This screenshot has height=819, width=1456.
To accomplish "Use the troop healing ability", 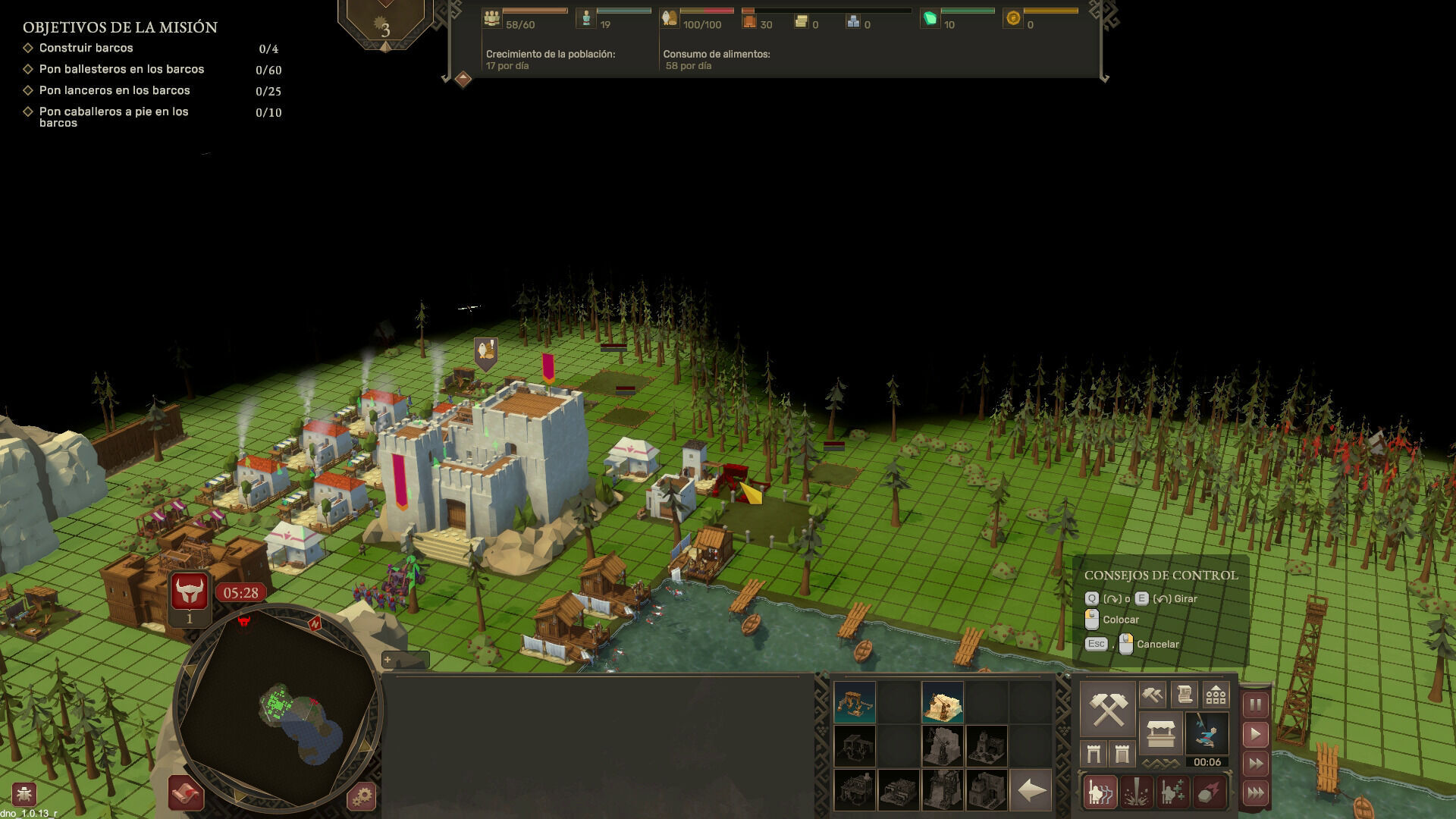I will click(x=1172, y=792).
